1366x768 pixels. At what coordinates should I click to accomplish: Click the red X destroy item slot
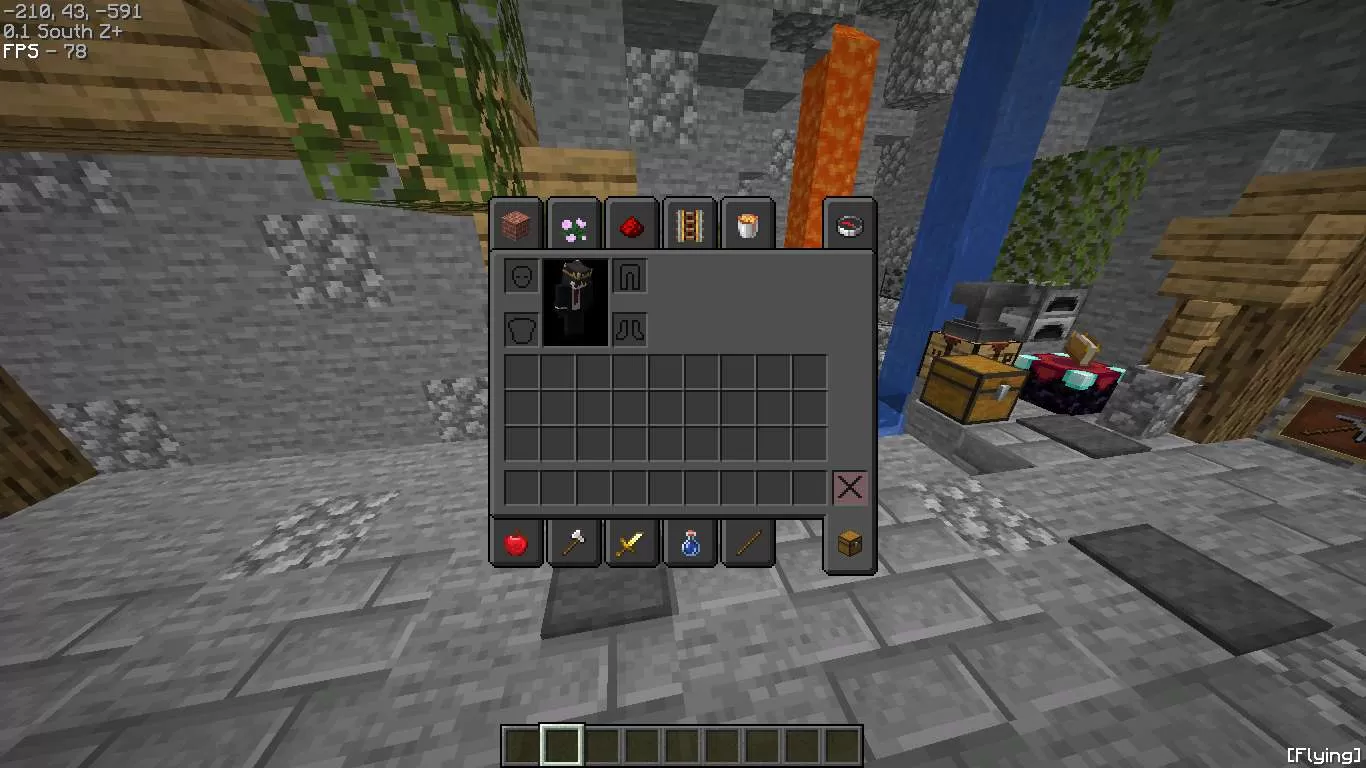coord(849,487)
